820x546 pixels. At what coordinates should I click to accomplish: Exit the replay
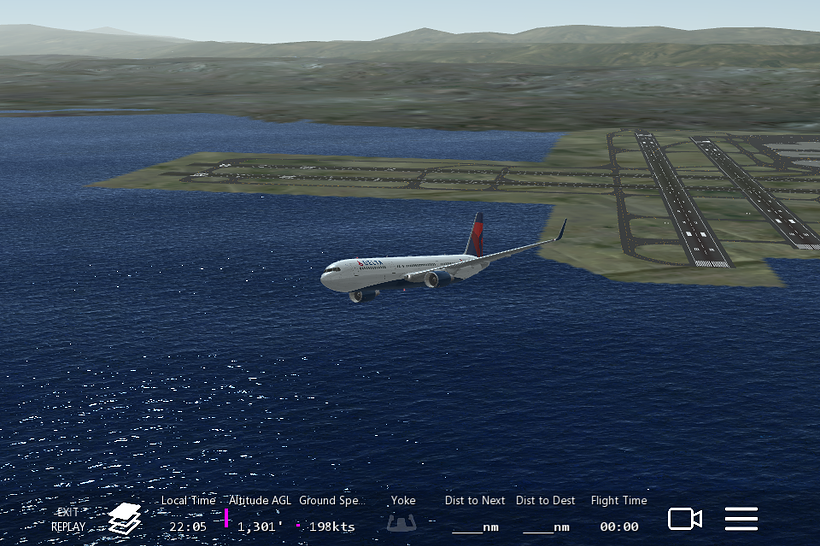click(x=68, y=519)
